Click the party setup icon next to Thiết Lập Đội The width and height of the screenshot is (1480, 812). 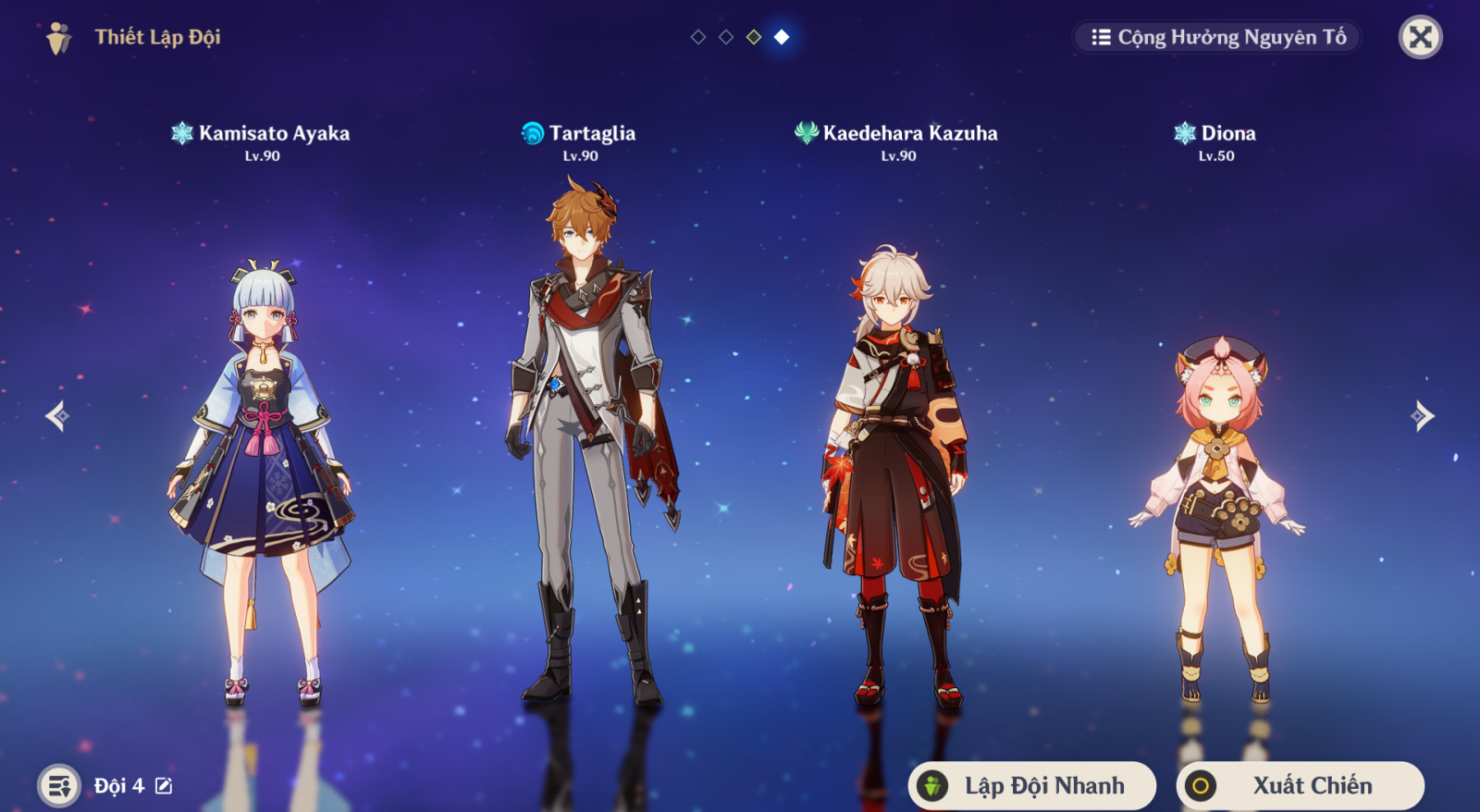point(57,38)
